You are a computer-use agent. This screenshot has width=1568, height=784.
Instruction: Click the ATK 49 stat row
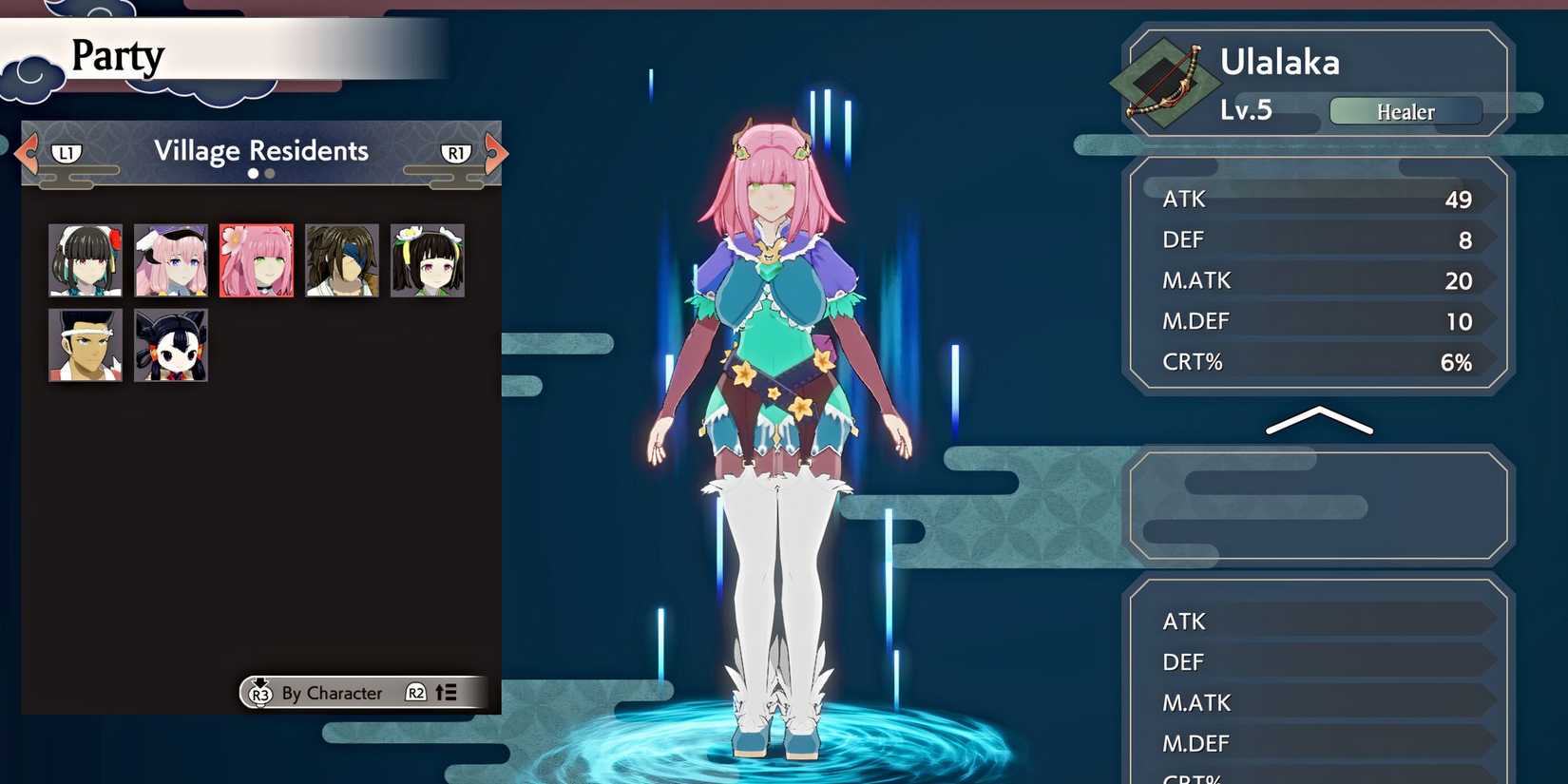click(1316, 199)
